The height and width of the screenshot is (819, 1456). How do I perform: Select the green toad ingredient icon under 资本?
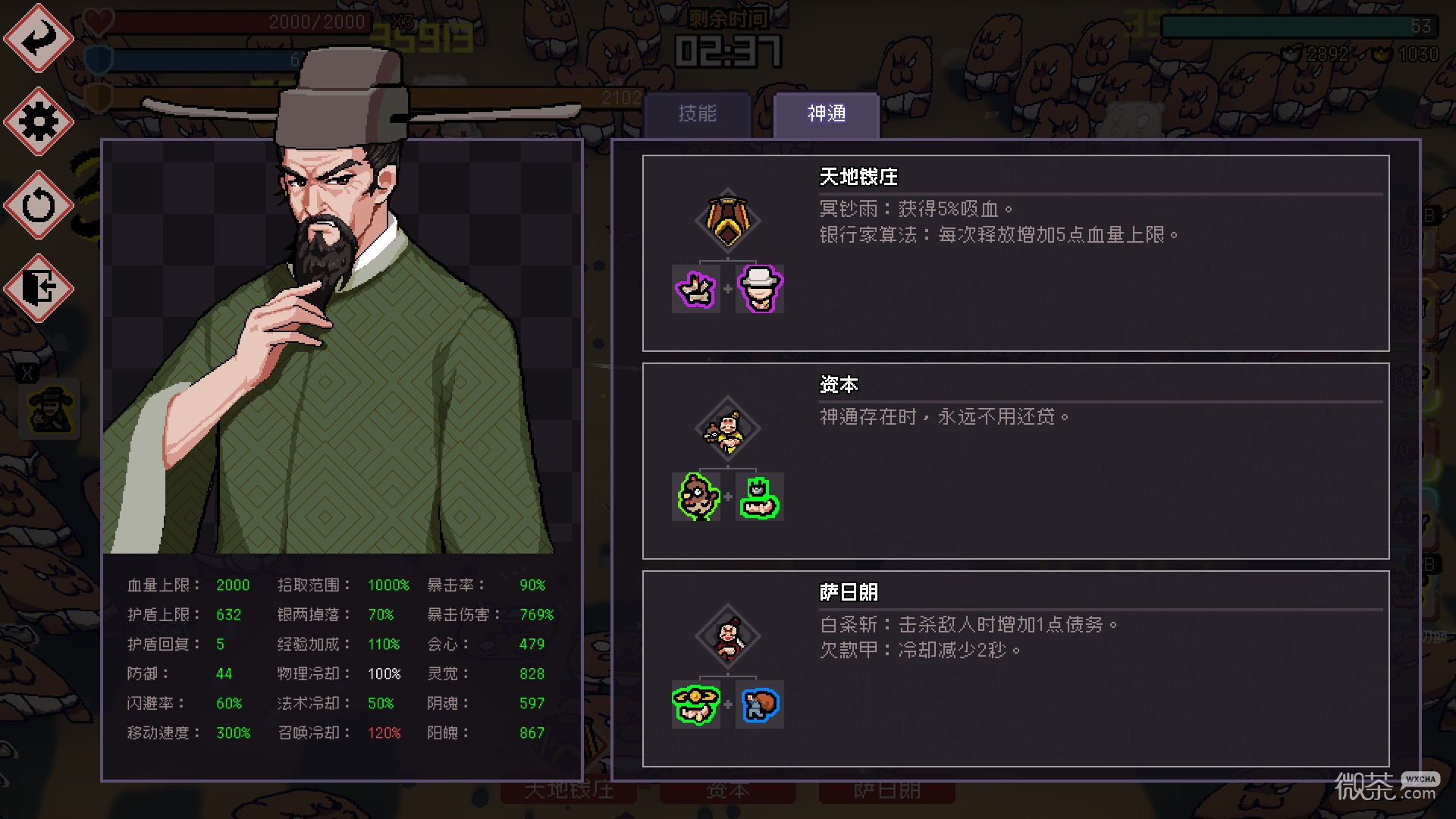(x=758, y=497)
